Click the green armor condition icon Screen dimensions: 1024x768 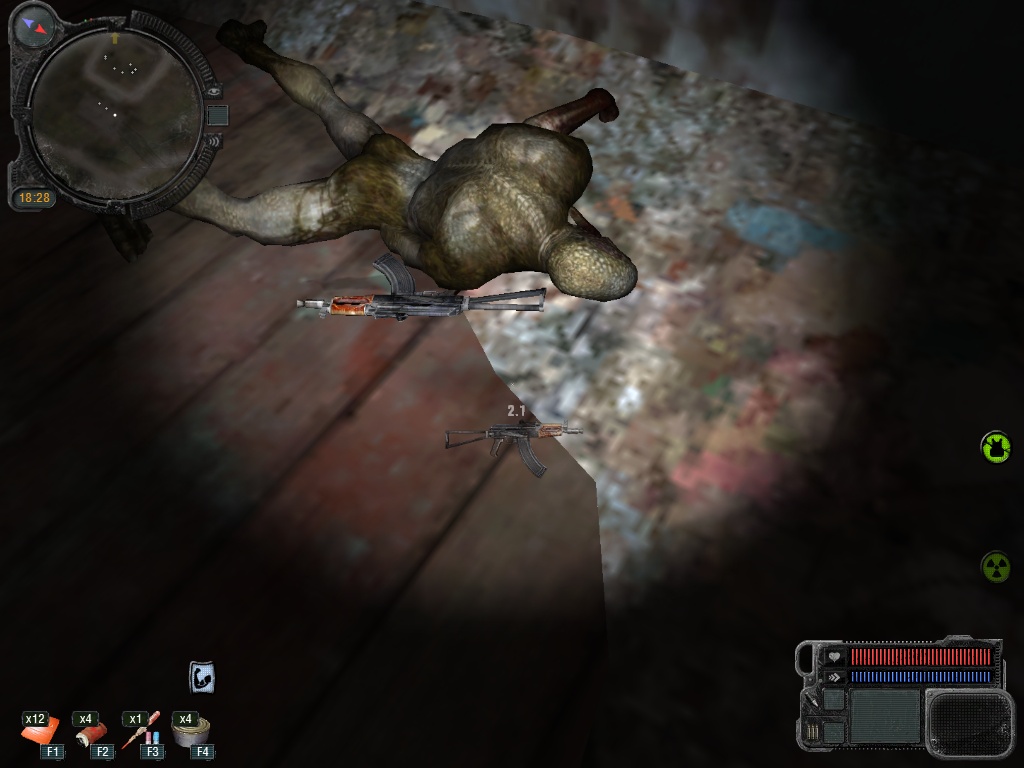(x=995, y=446)
